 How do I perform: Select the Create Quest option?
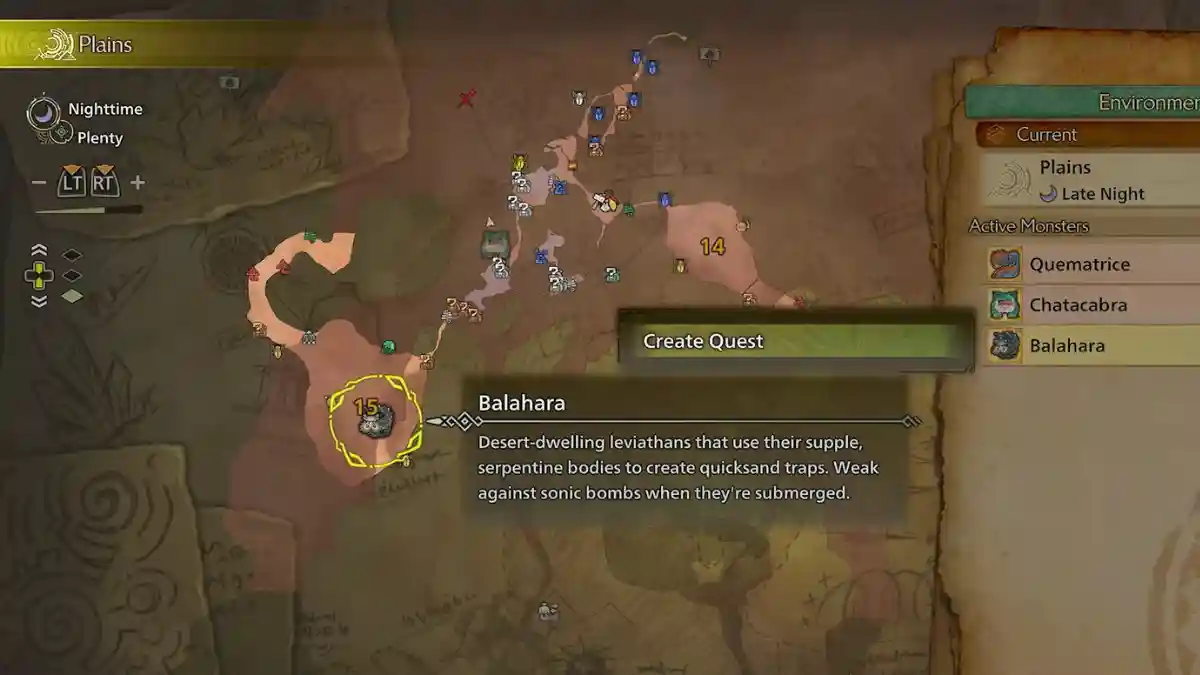[795, 341]
